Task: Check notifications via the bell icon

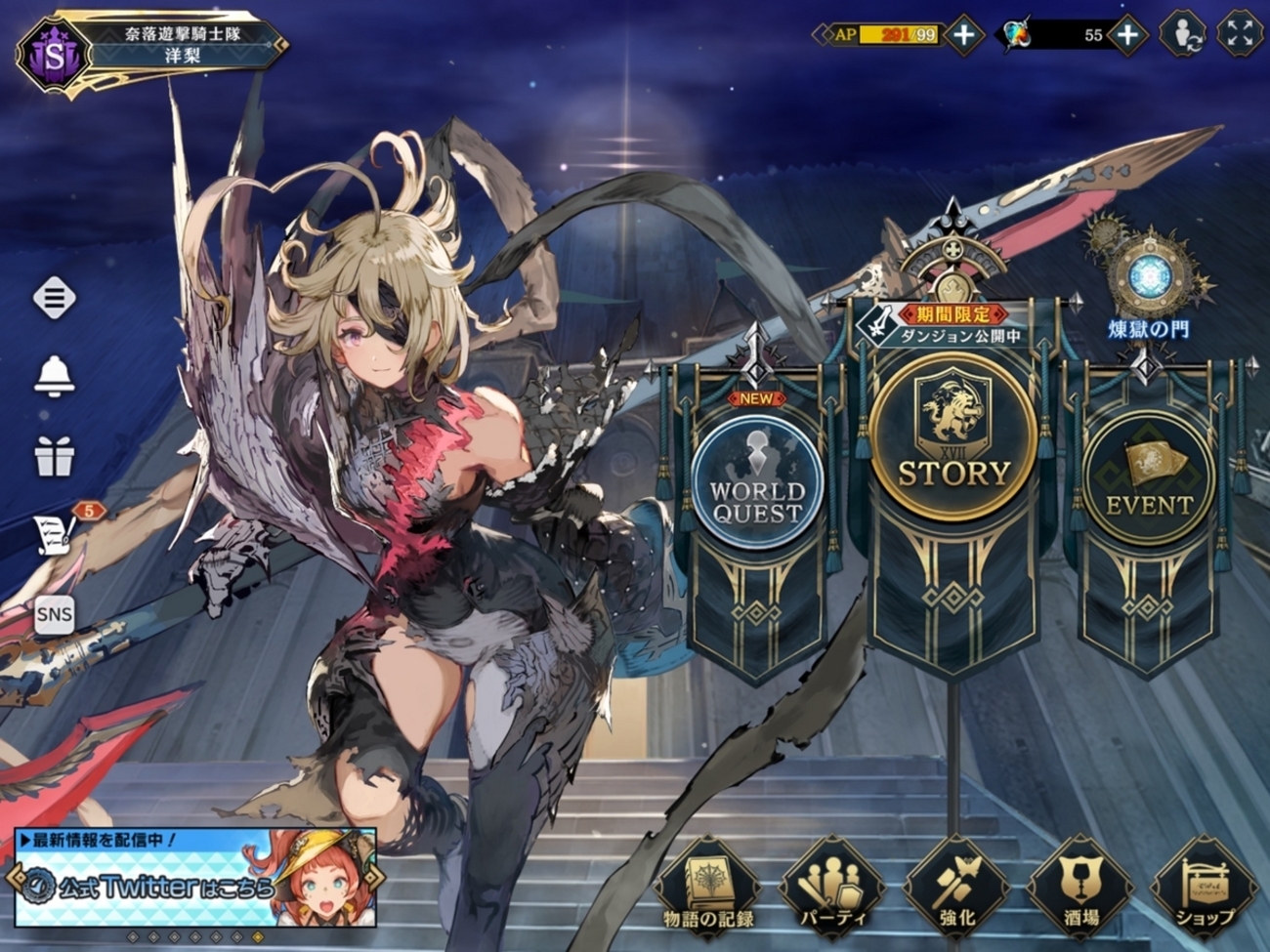Action: pyautogui.click(x=55, y=375)
